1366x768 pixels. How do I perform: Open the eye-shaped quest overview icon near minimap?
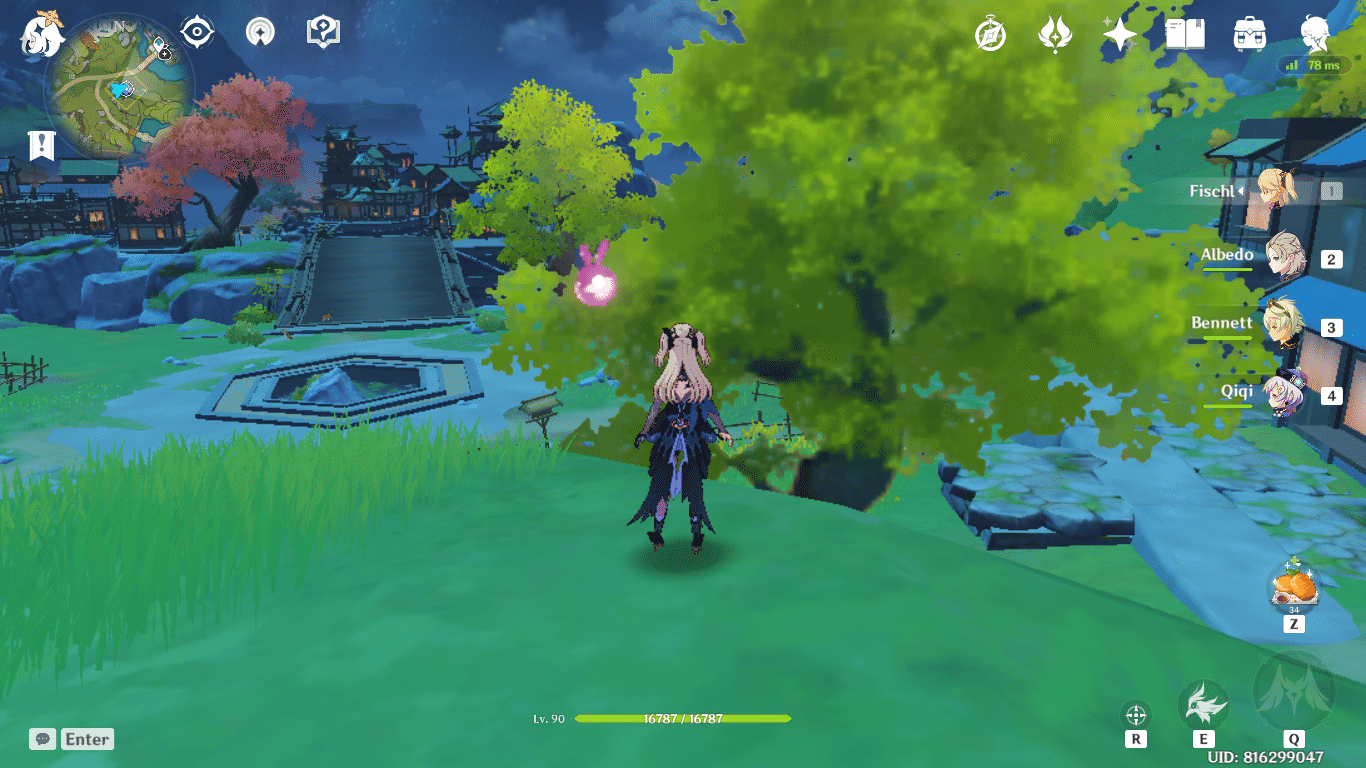point(196,31)
